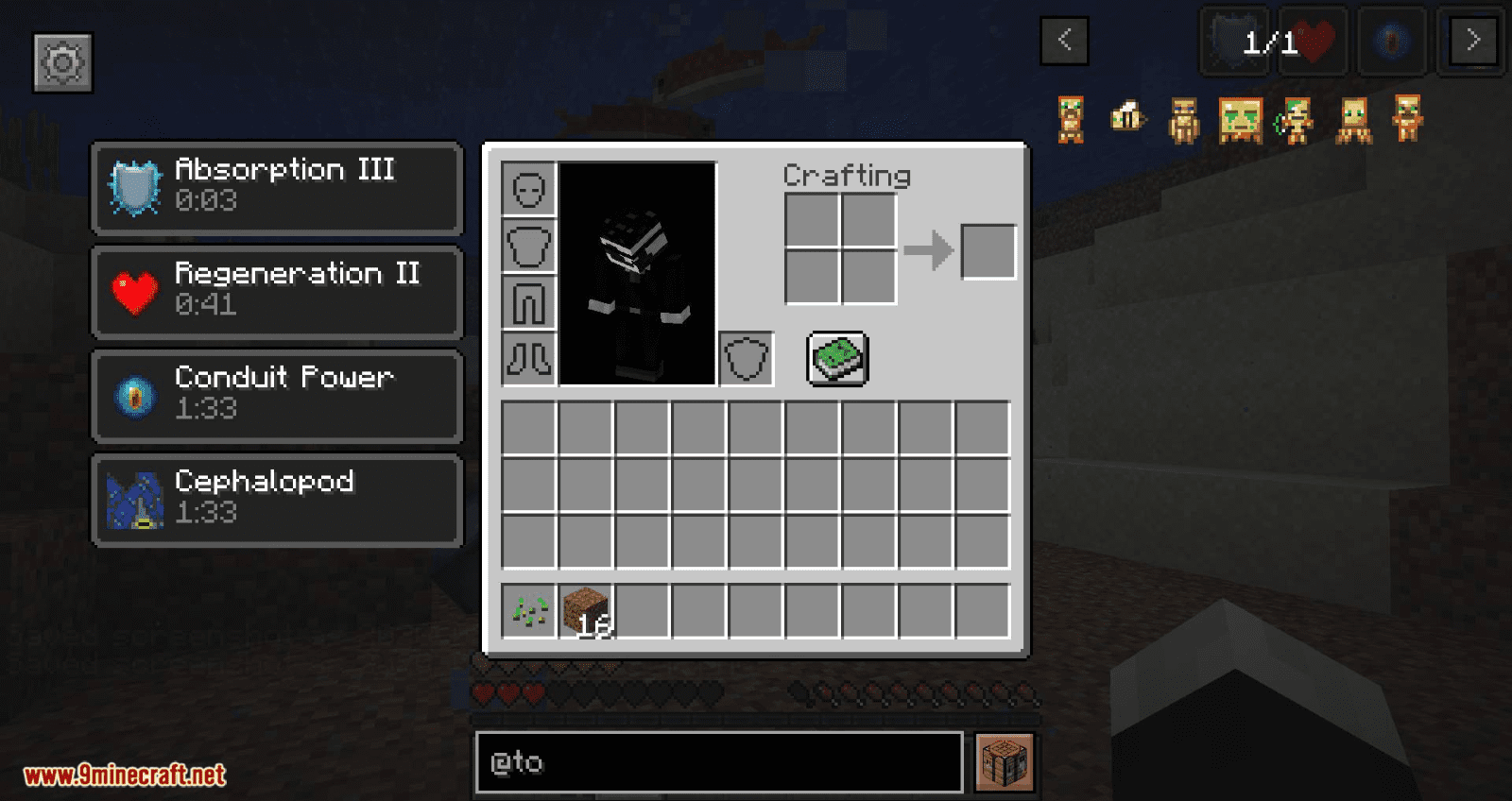Select the empty chestplate armor slot
Screen dimensions: 1512x801
click(x=529, y=247)
